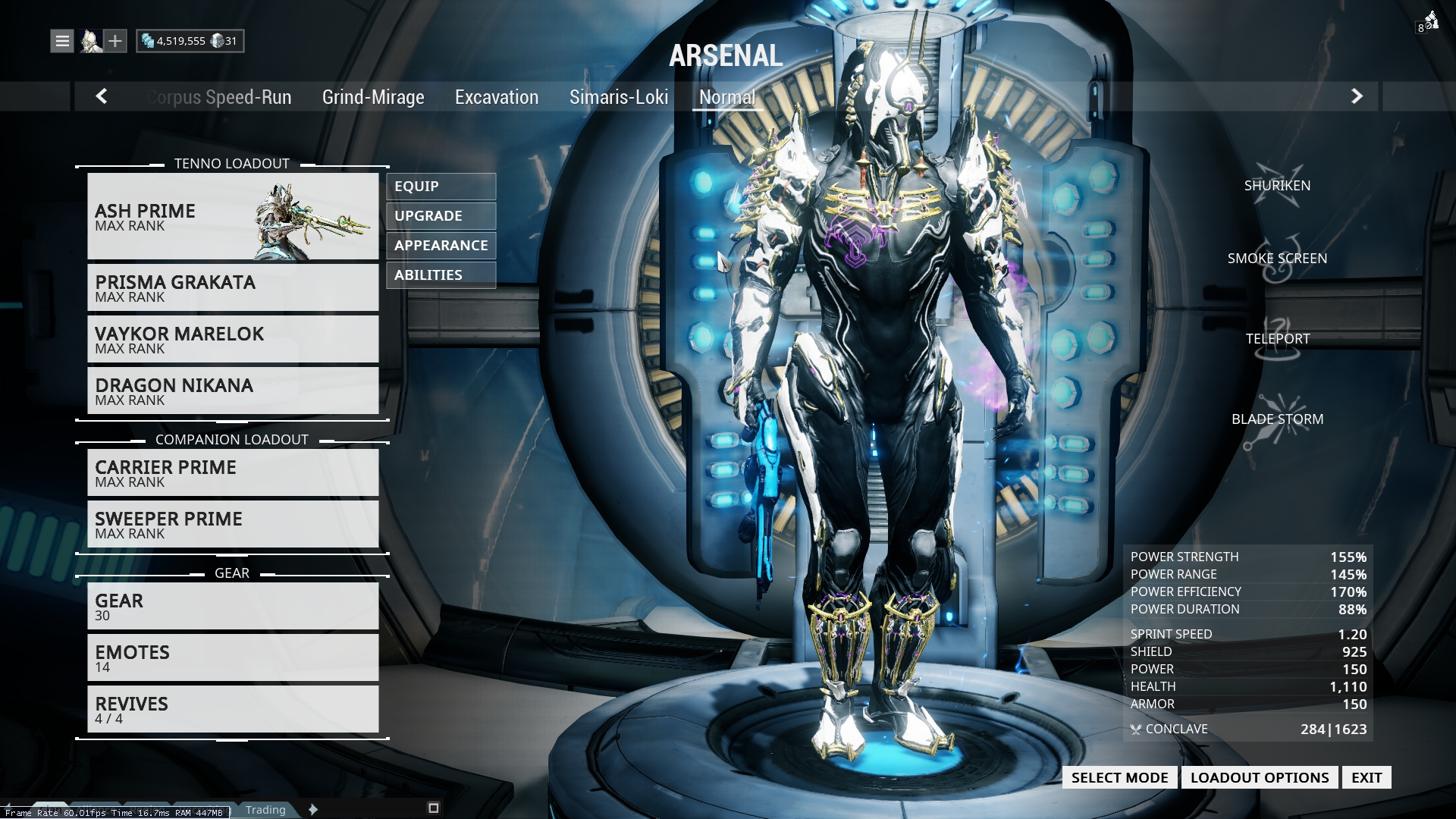
Task: Switch to the Grind-Mirage loadout tab
Action: click(x=373, y=97)
